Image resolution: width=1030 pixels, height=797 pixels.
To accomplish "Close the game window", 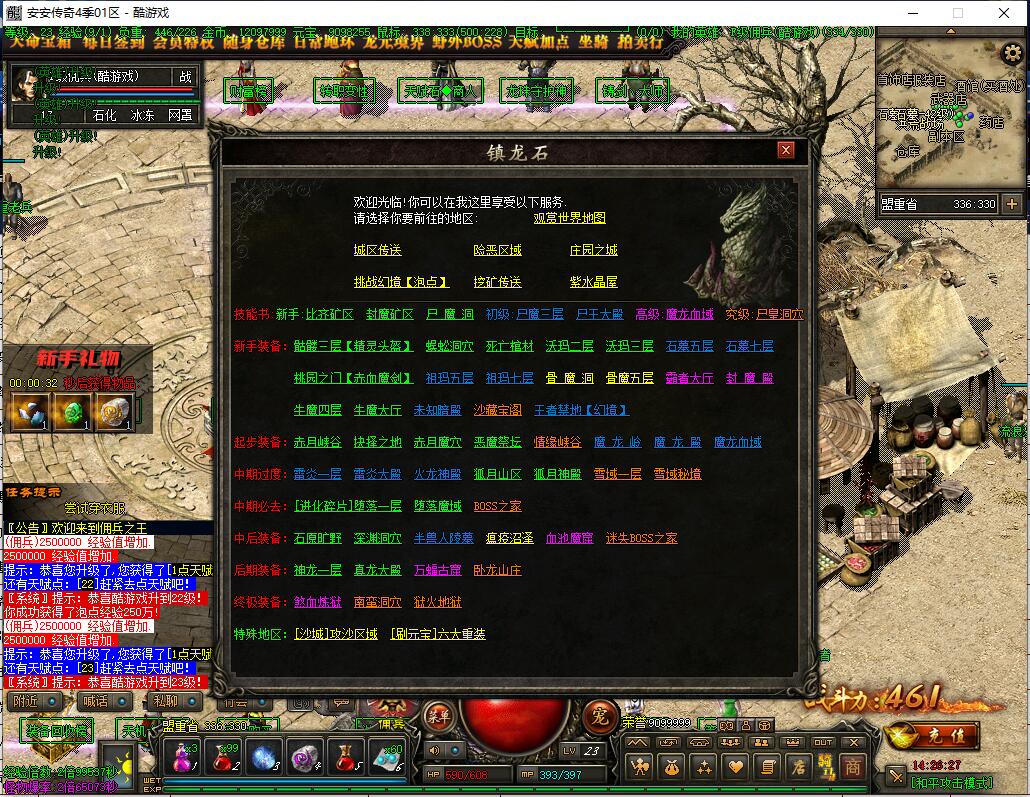I will click(1003, 13).
